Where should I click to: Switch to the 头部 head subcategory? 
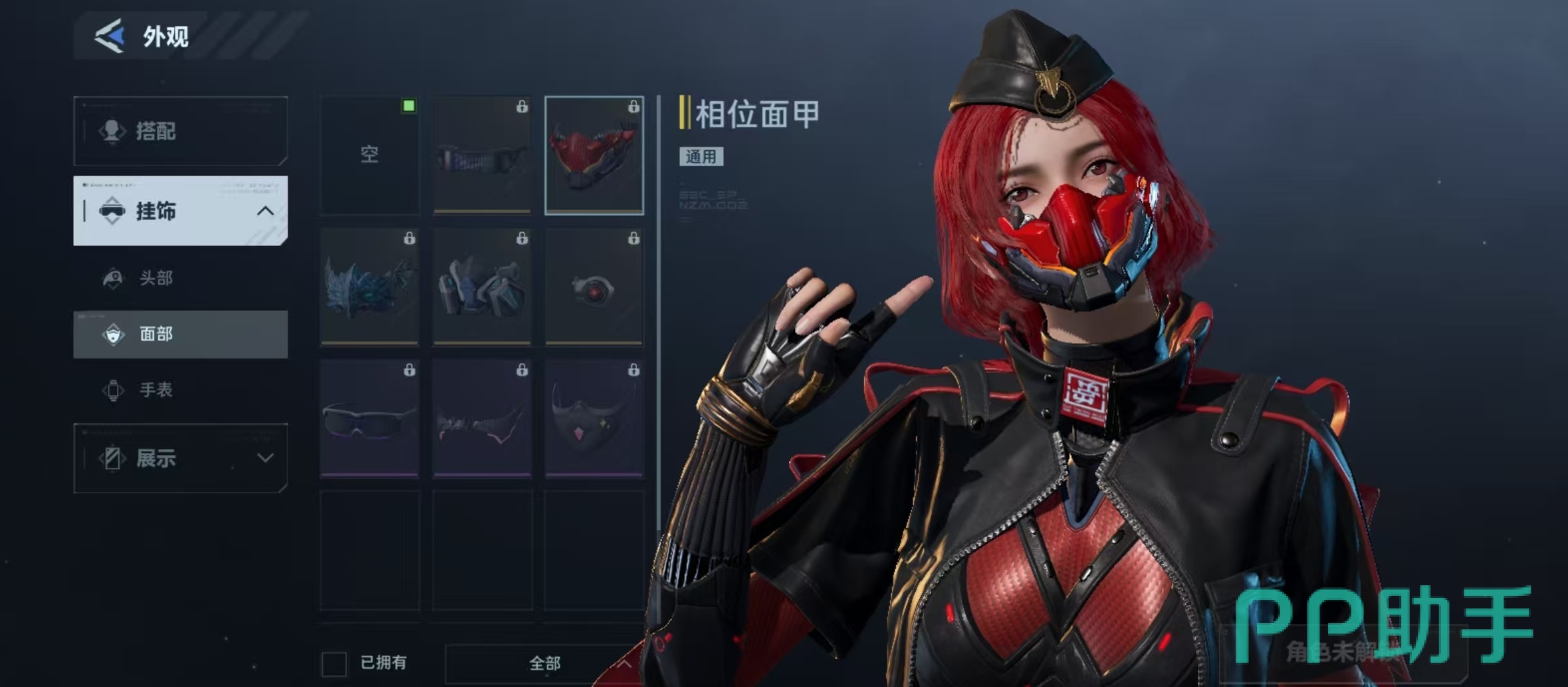tap(156, 278)
